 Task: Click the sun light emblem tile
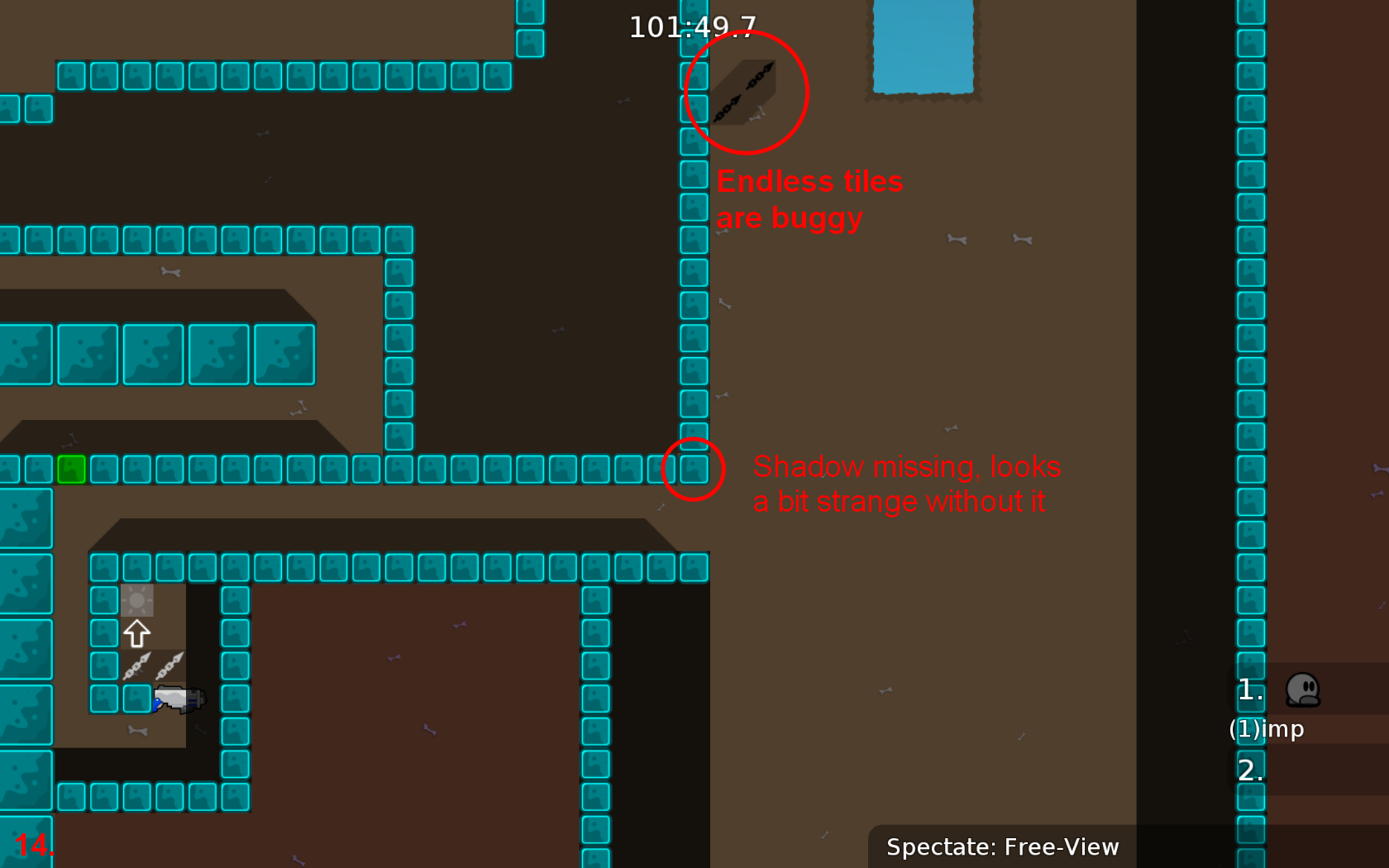[x=136, y=599]
